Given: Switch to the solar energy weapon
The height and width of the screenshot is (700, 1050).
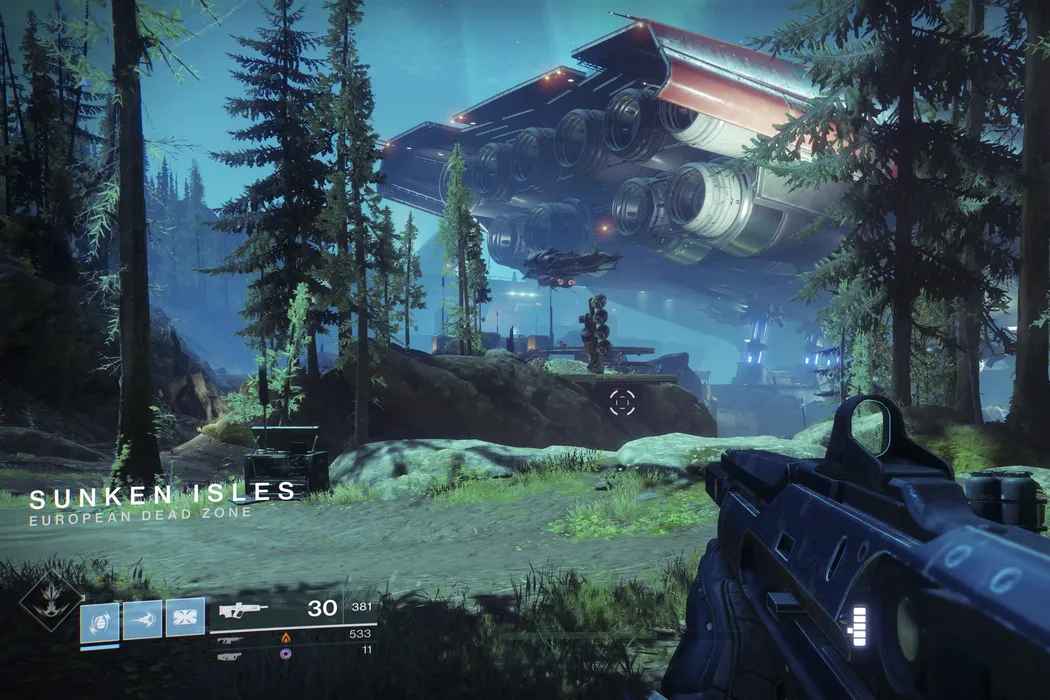Looking at the screenshot, I should click(x=230, y=638).
